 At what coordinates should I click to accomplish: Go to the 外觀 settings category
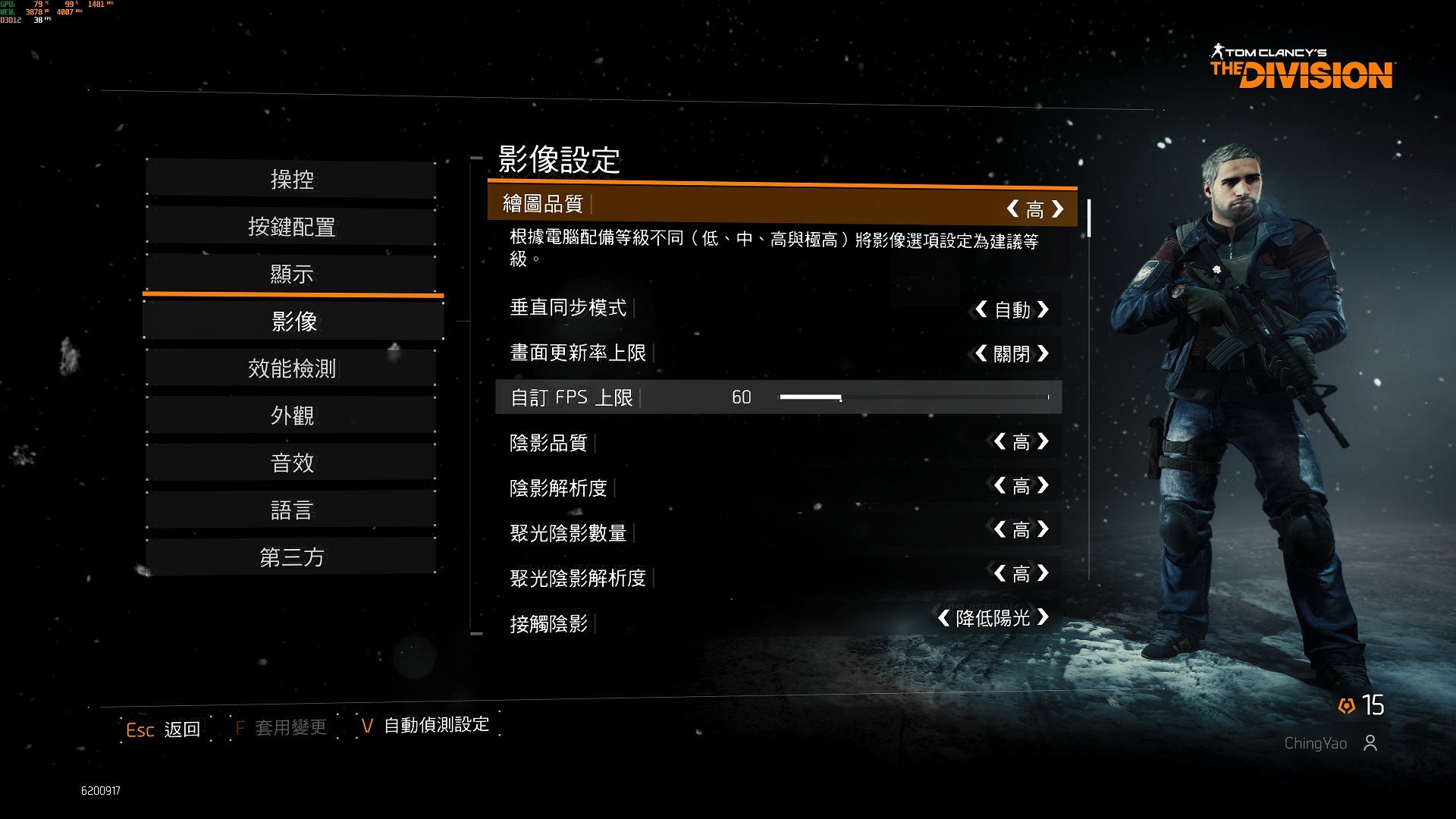click(x=292, y=416)
